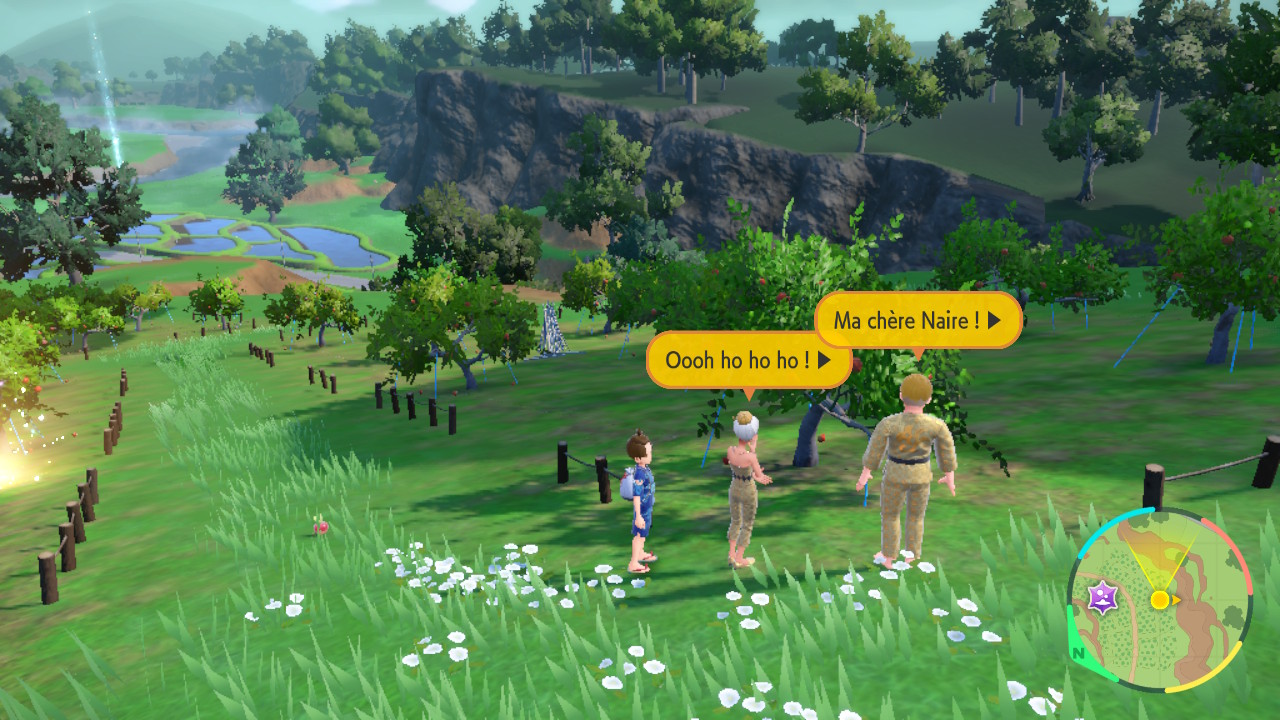Screen dimensions: 1280x720
Task: Open the circular minimap
Action: tap(1159, 600)
